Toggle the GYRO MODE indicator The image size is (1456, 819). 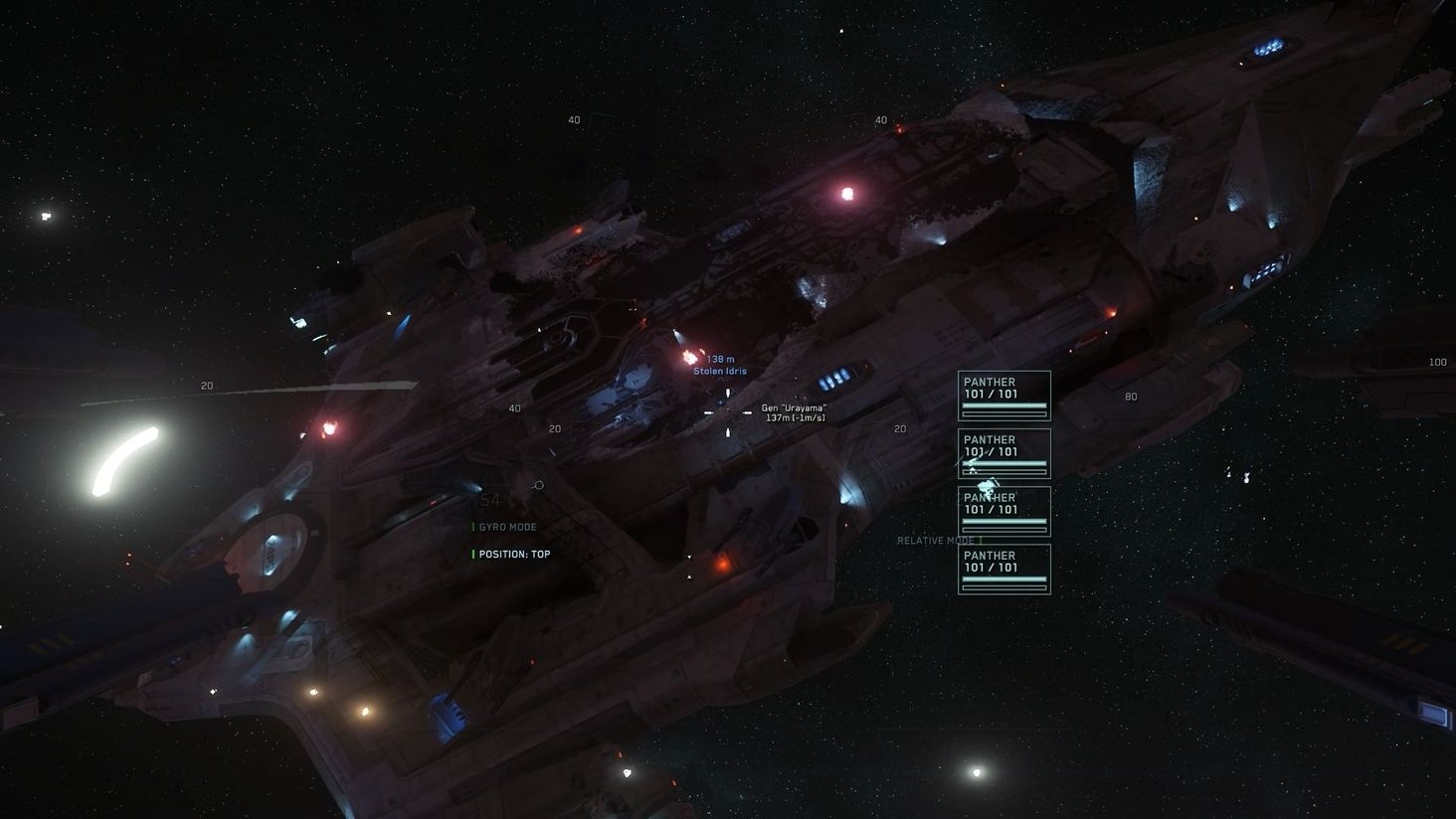[x=507, y=527]
